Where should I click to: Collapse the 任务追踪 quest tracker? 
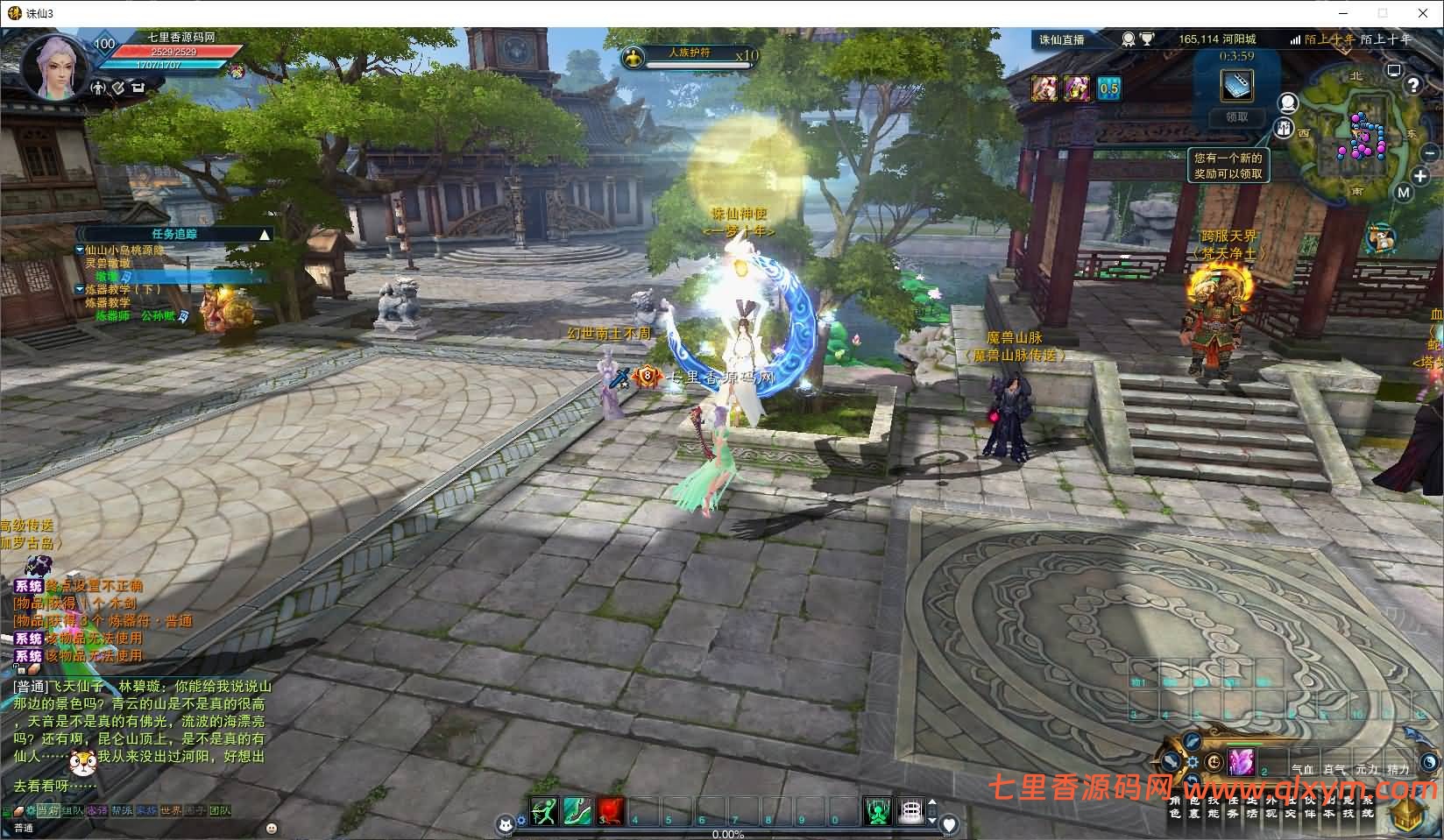click(264, 235)
